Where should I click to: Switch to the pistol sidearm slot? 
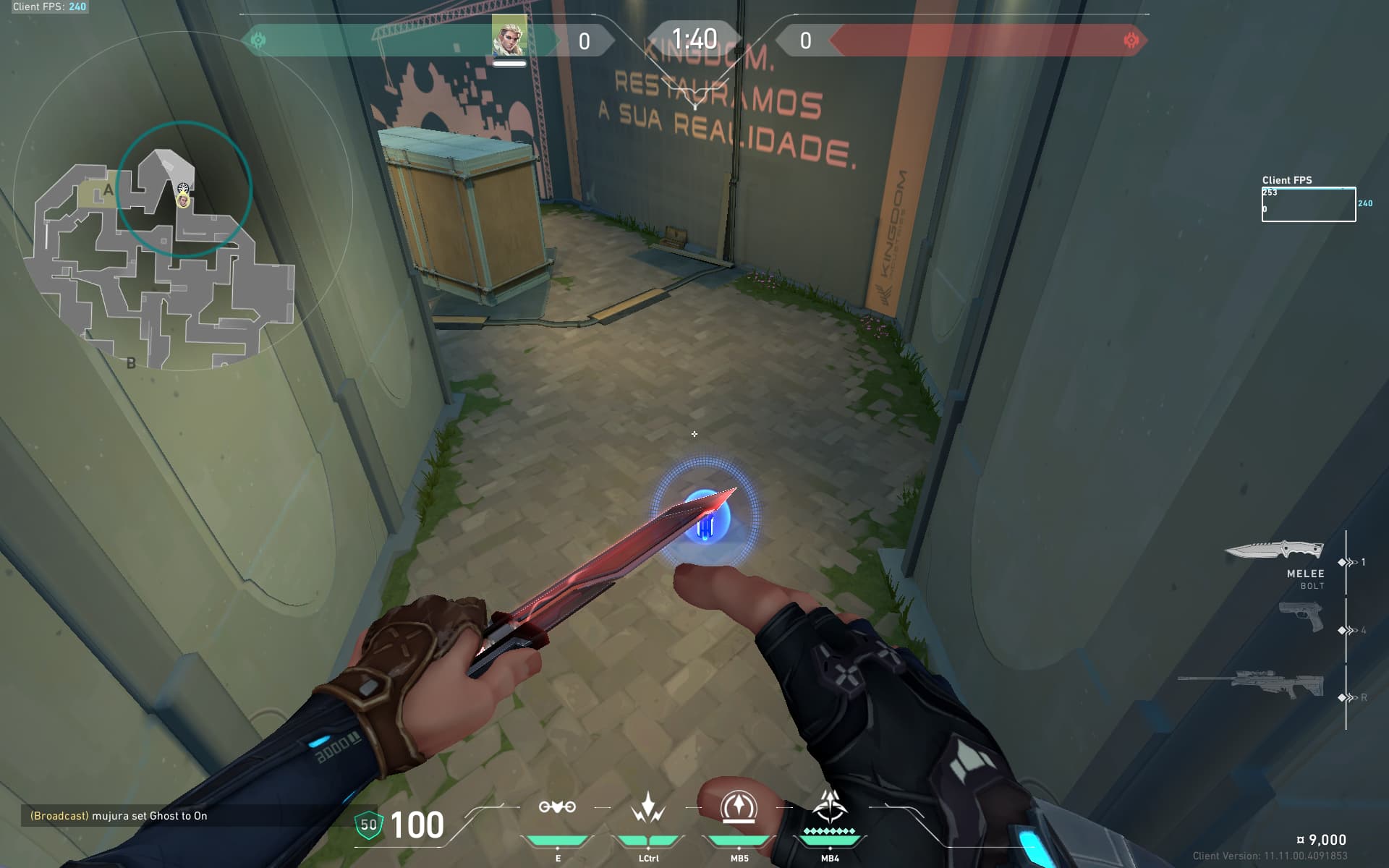point(1301,617)
